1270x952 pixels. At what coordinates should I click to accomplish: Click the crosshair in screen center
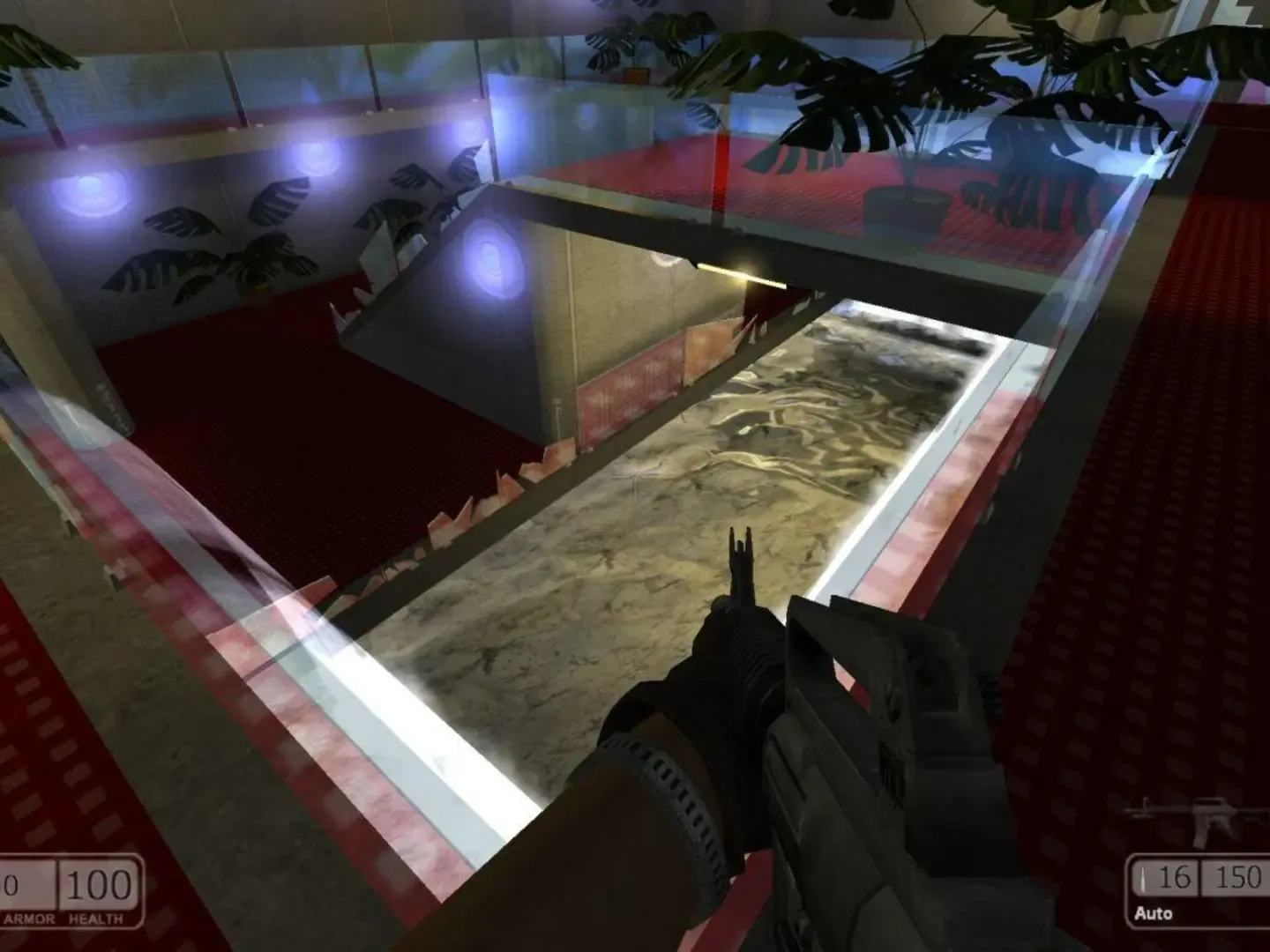[635, 476]
